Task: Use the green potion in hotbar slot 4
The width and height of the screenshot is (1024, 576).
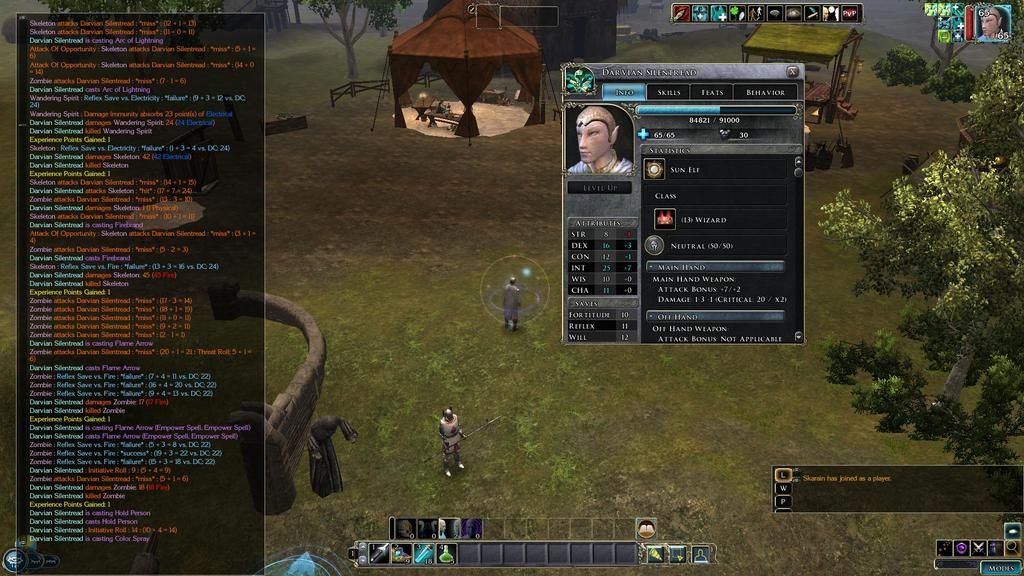Action: 446,553
